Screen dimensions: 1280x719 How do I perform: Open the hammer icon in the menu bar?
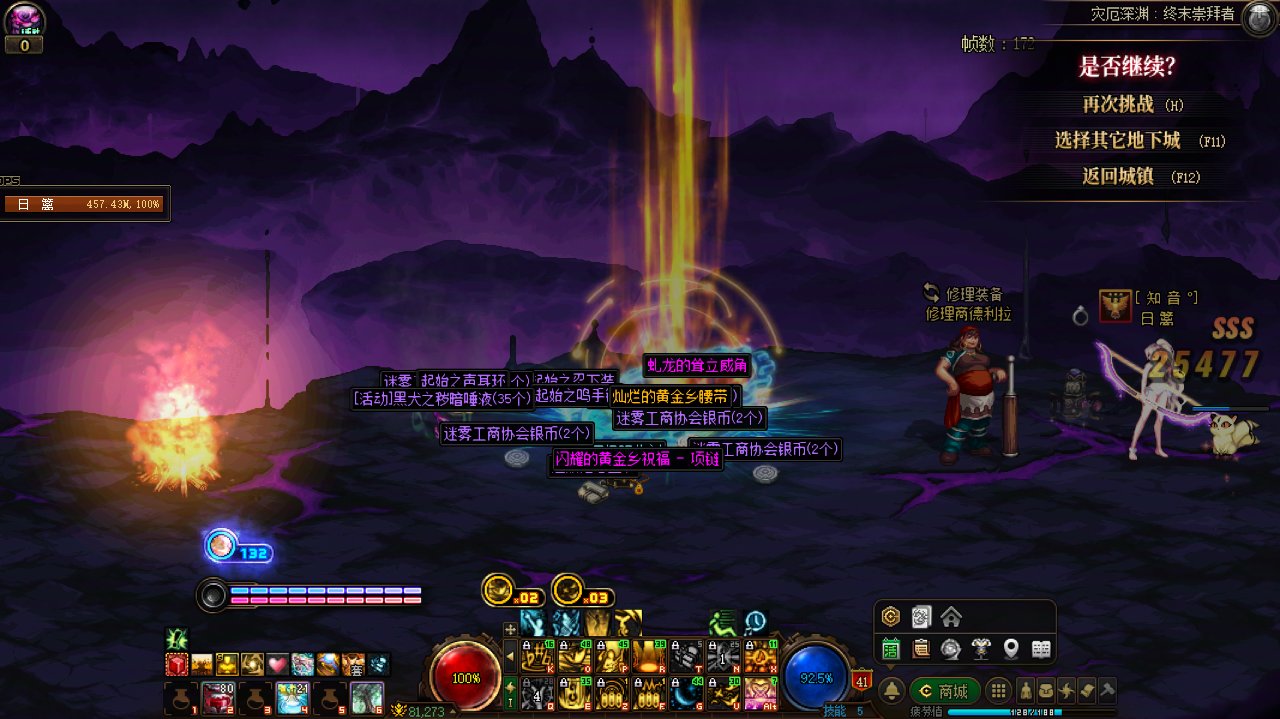coord(1107,690)
